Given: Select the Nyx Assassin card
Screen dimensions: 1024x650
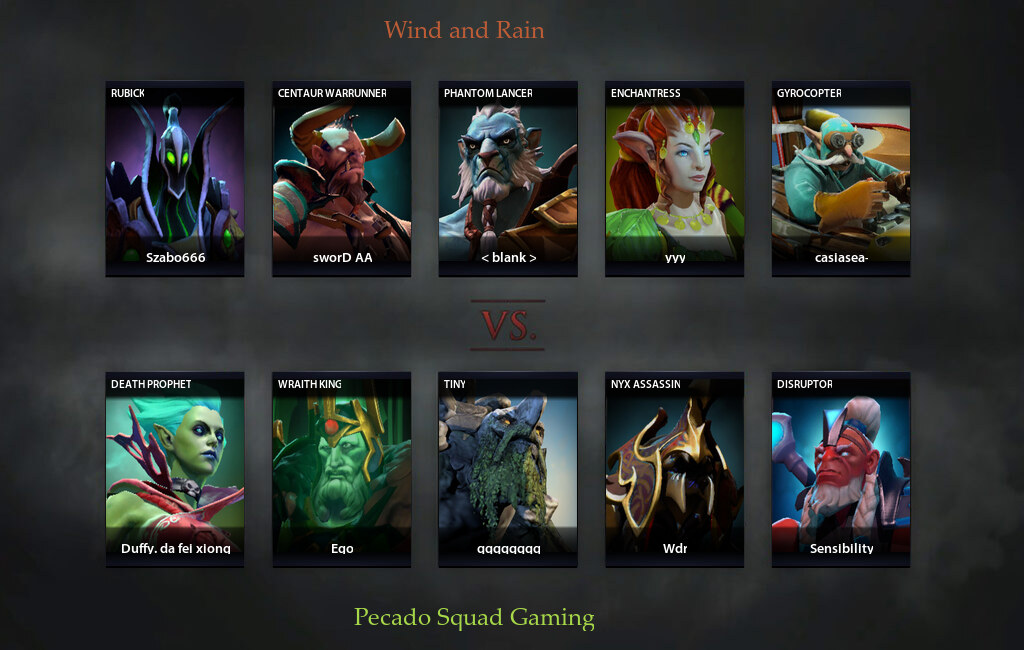Looking at the screenshot, I should pos(674,469).
